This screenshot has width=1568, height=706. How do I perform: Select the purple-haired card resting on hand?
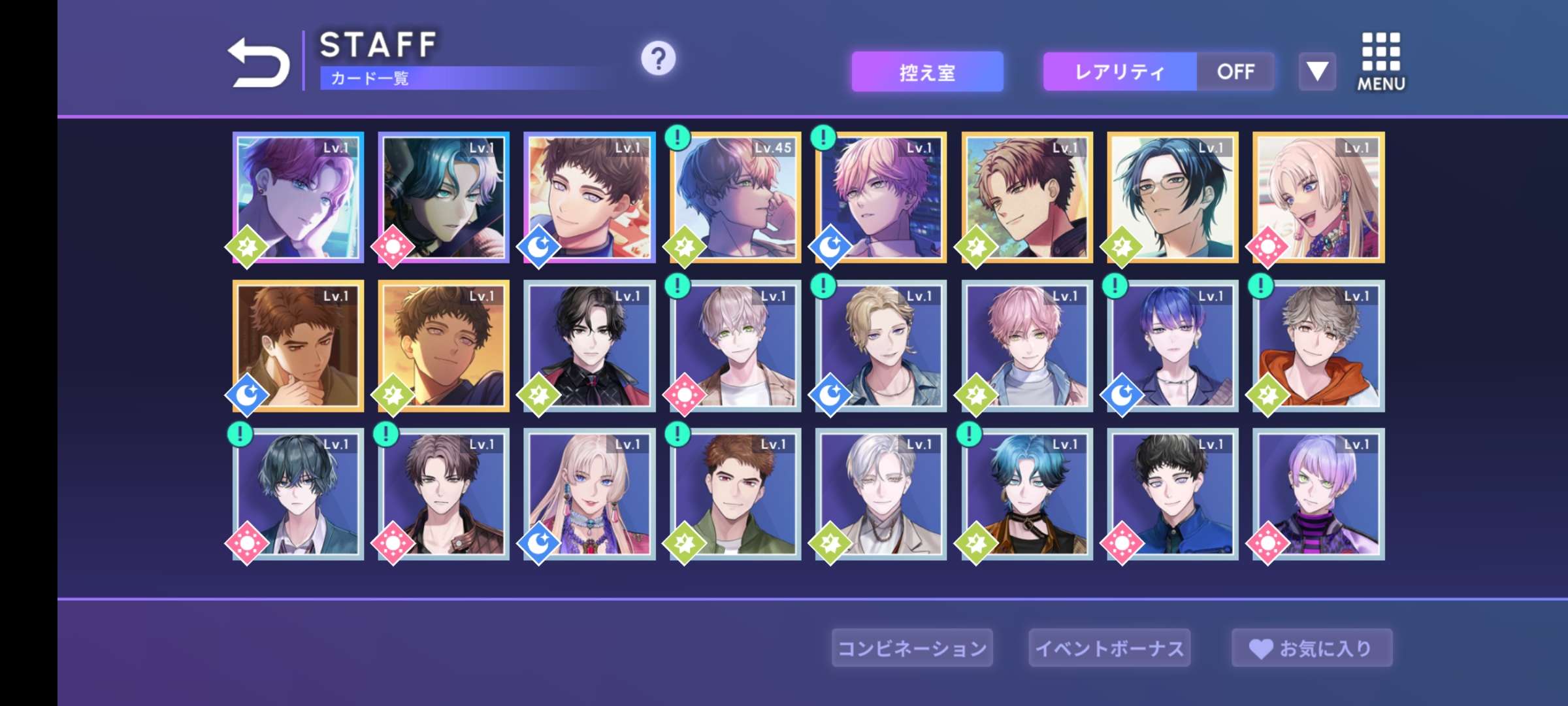pyautogui.click(x=298, y=197)
